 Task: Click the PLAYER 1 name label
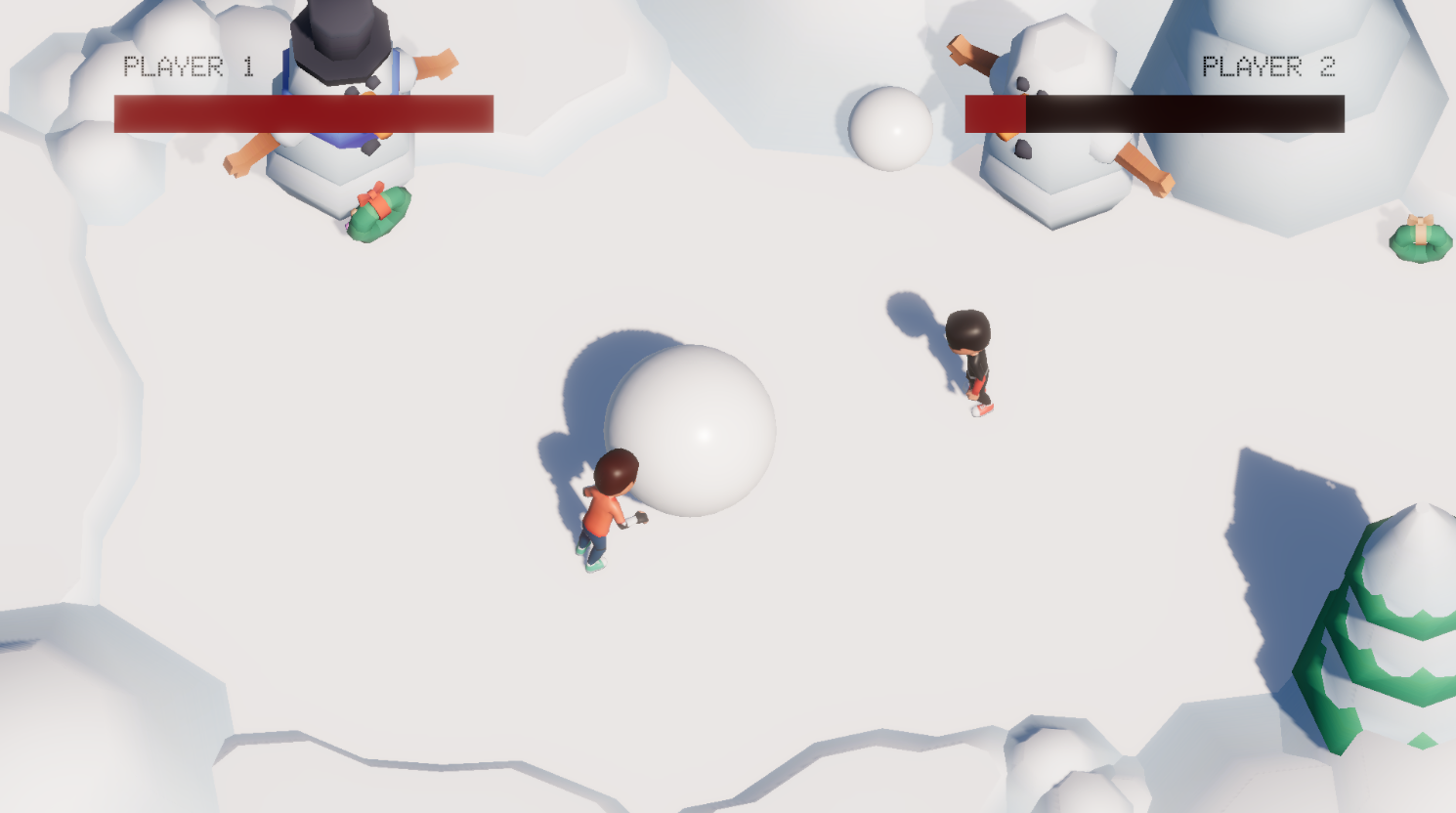coord(190,65)
